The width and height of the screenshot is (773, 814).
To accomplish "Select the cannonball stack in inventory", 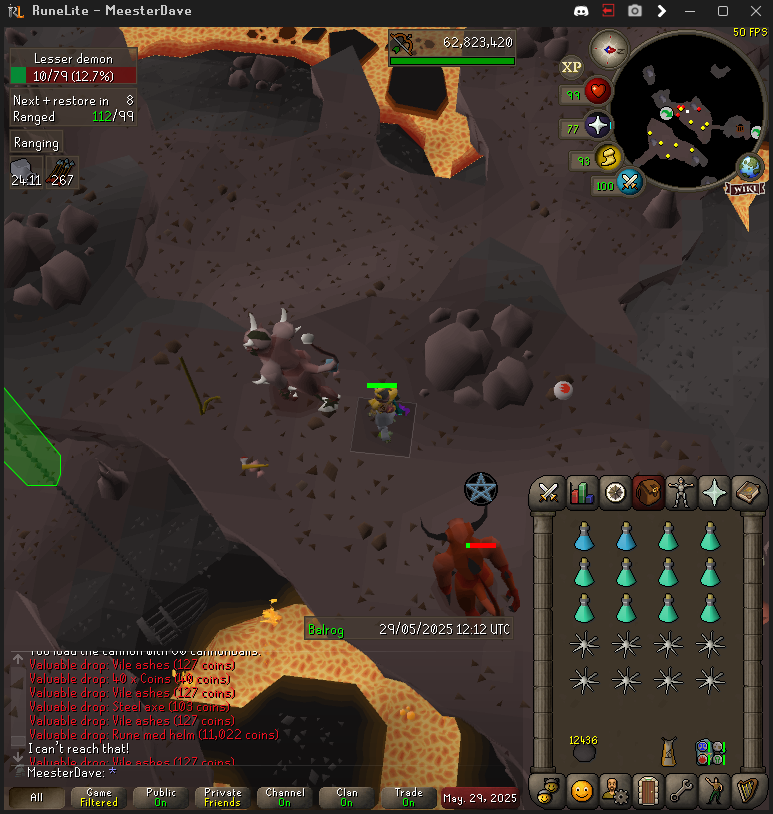I will 583,752.
